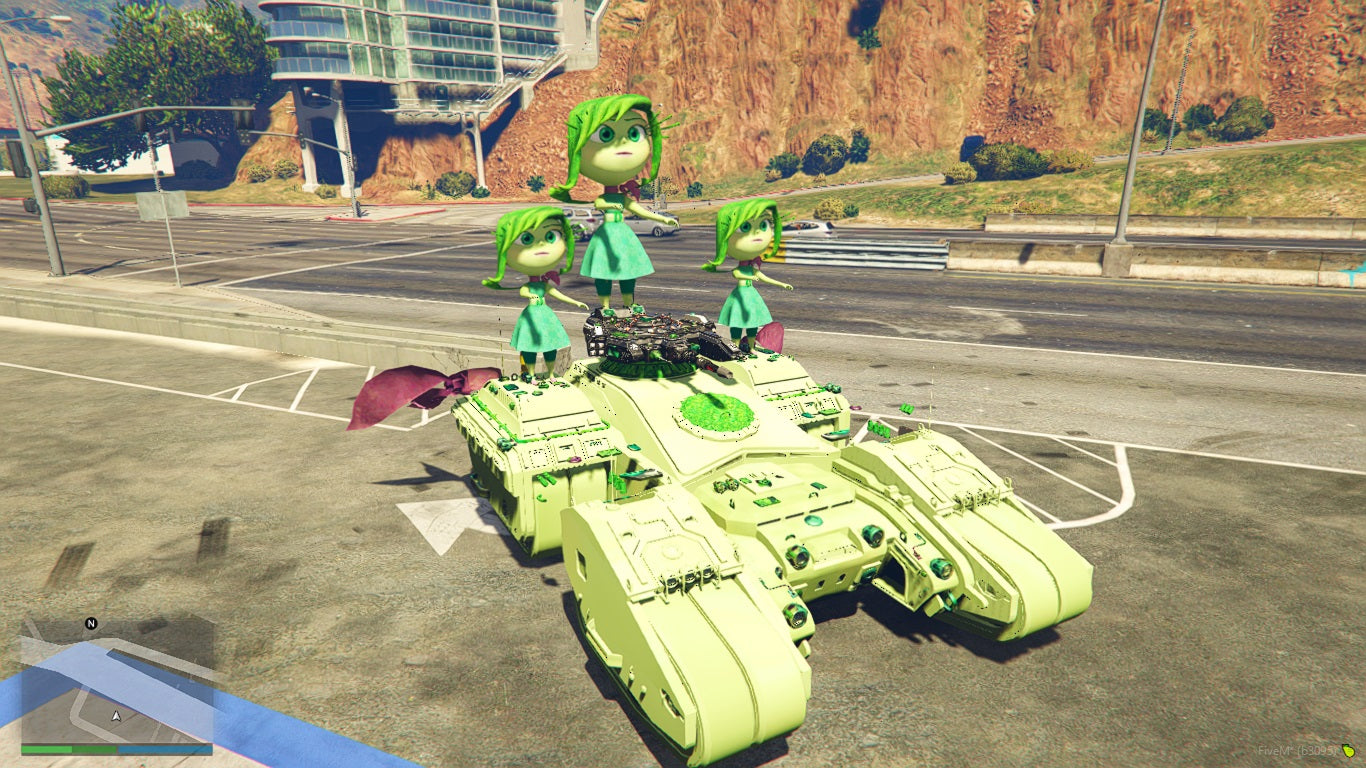Screen dimensions: 1366x768
Task: Click the darker stamina segment of the status bar
Action: pyautogui.click(x=94, y=750)
